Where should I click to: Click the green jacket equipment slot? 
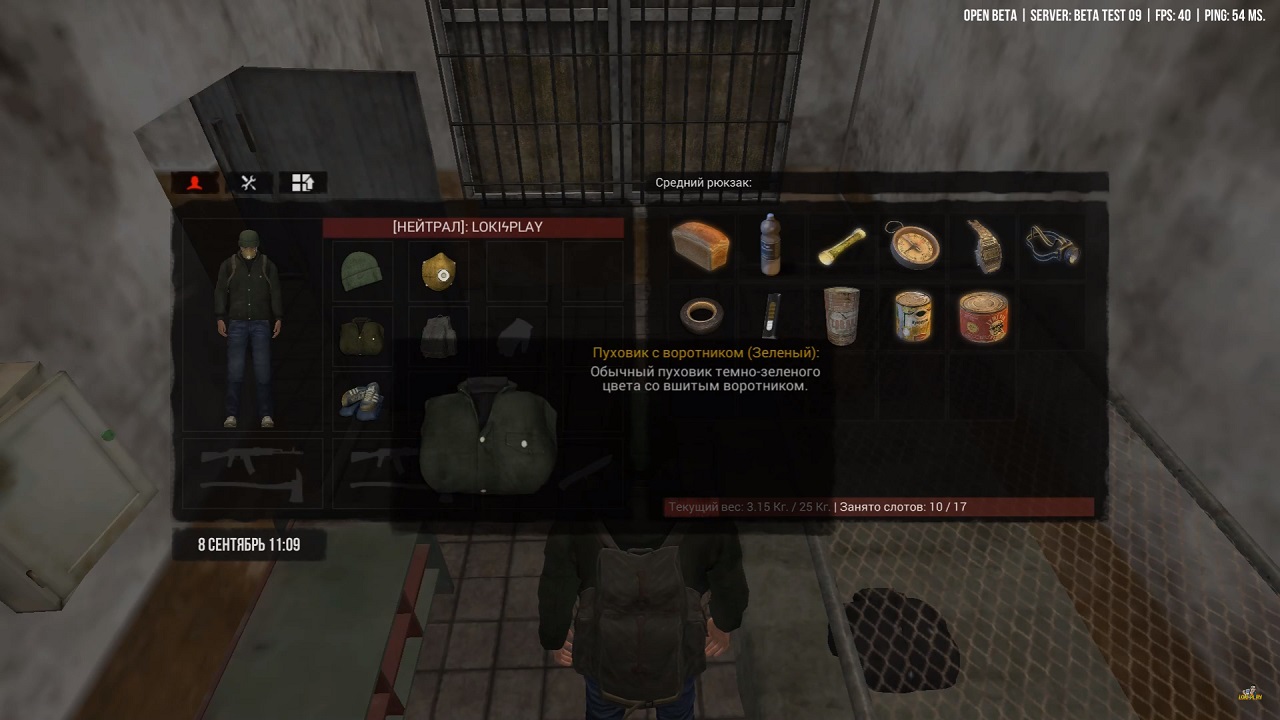click(x=361, y=337)
